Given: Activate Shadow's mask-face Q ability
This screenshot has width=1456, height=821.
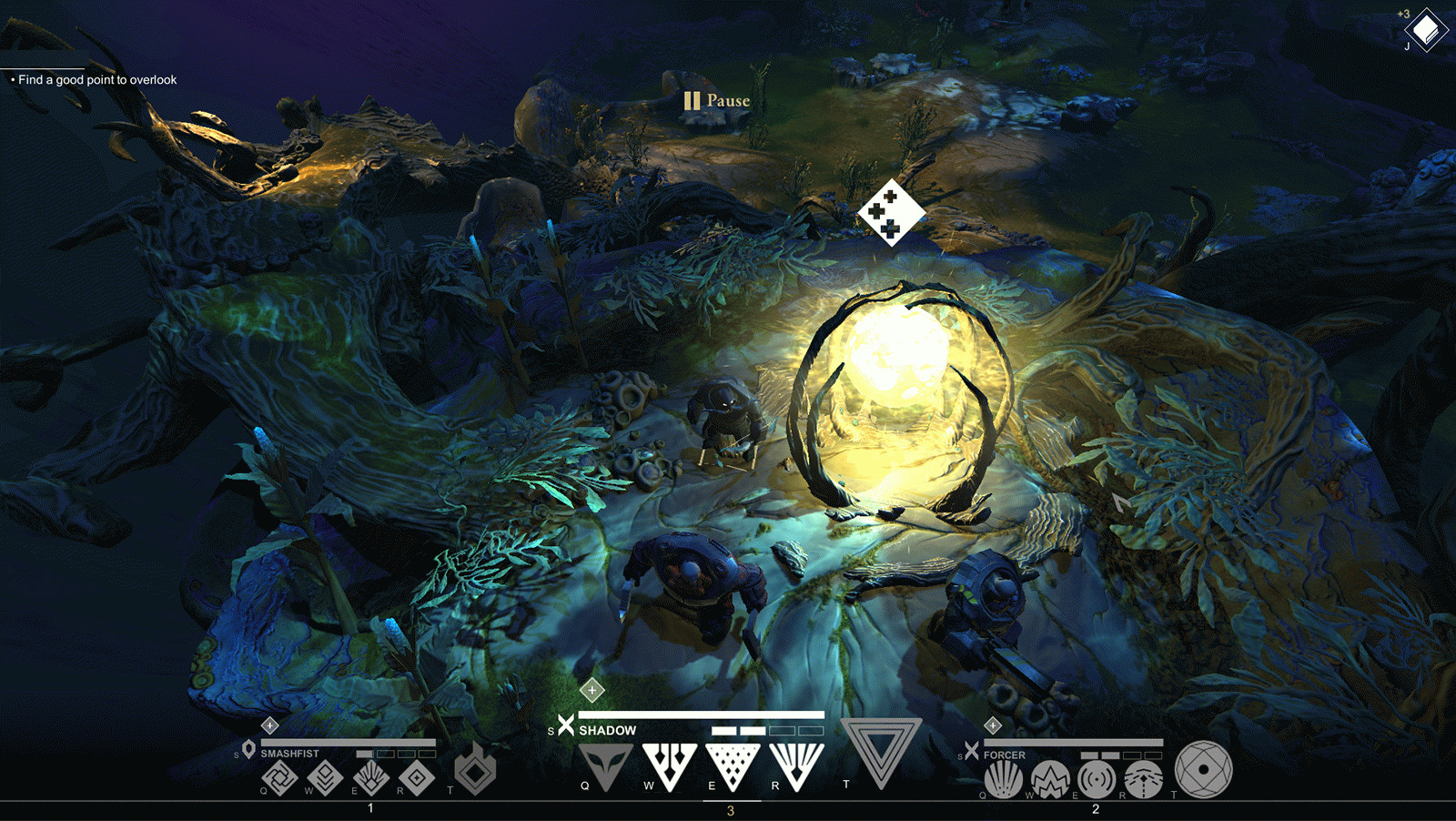Looking at the screenshot, I should point(605,763).
